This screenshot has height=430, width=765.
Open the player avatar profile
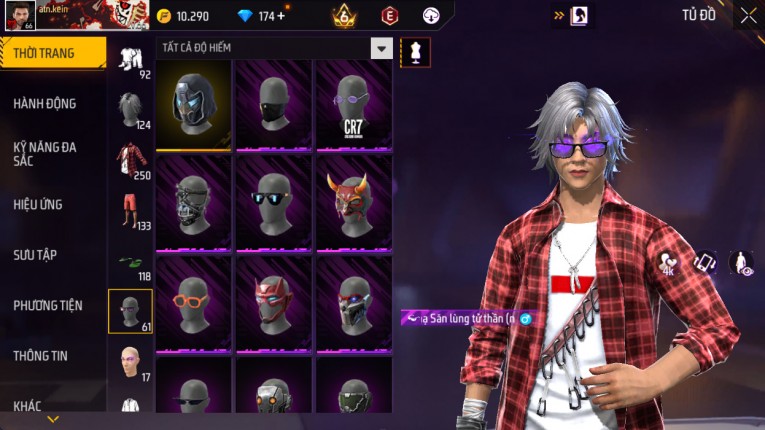[x=20, y=15]
